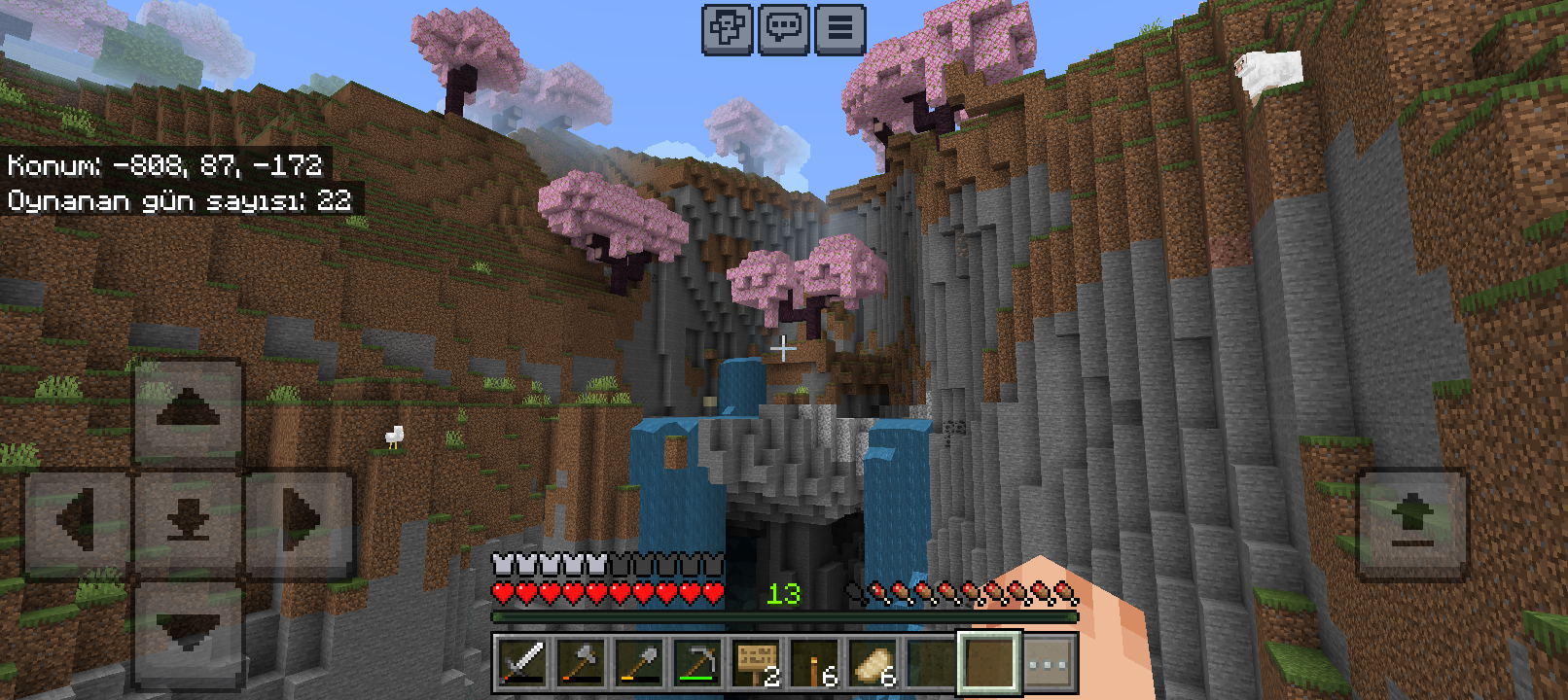The image size is (1568, 700).
Task: Tap the move forward arrow
Action: coord(188,410)
